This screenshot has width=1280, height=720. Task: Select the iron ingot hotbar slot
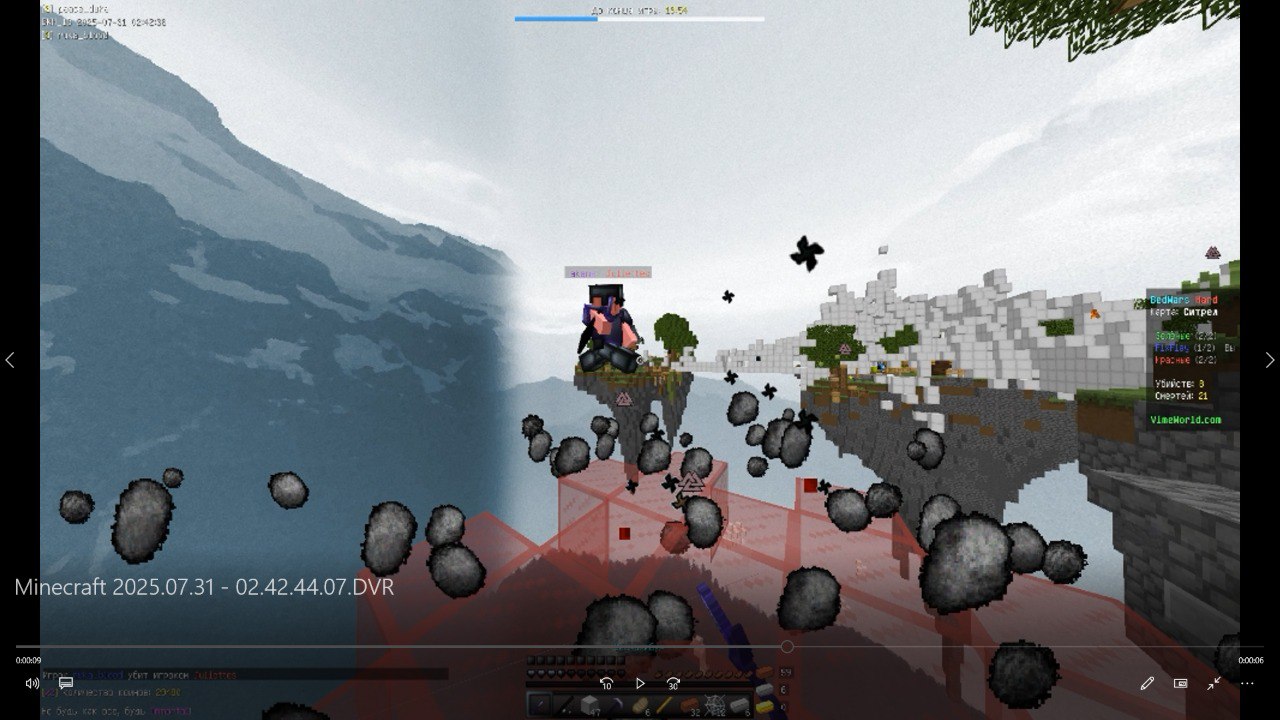click(739, 705)
